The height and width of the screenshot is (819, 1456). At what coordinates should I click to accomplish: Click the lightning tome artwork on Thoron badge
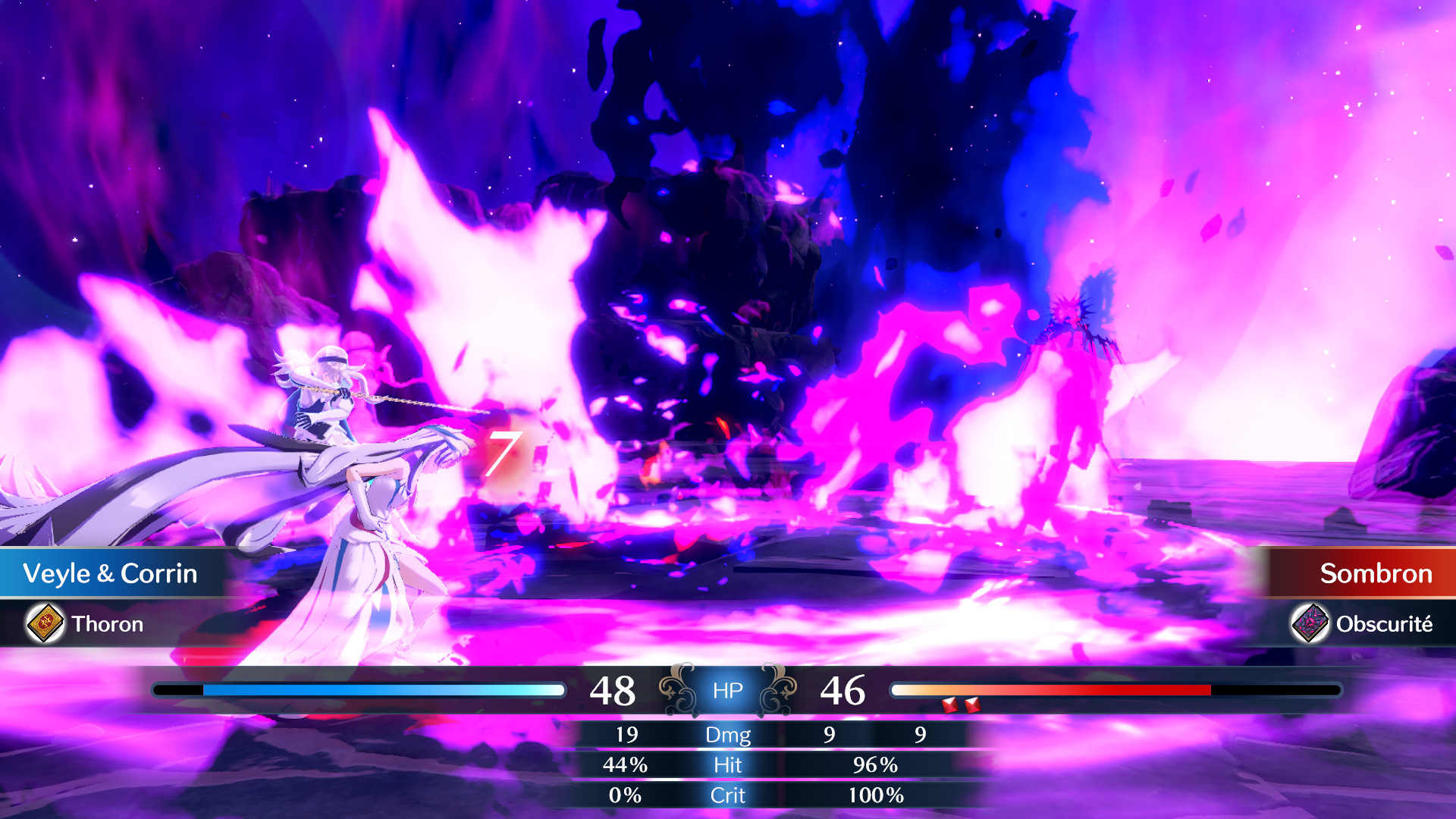43,624
